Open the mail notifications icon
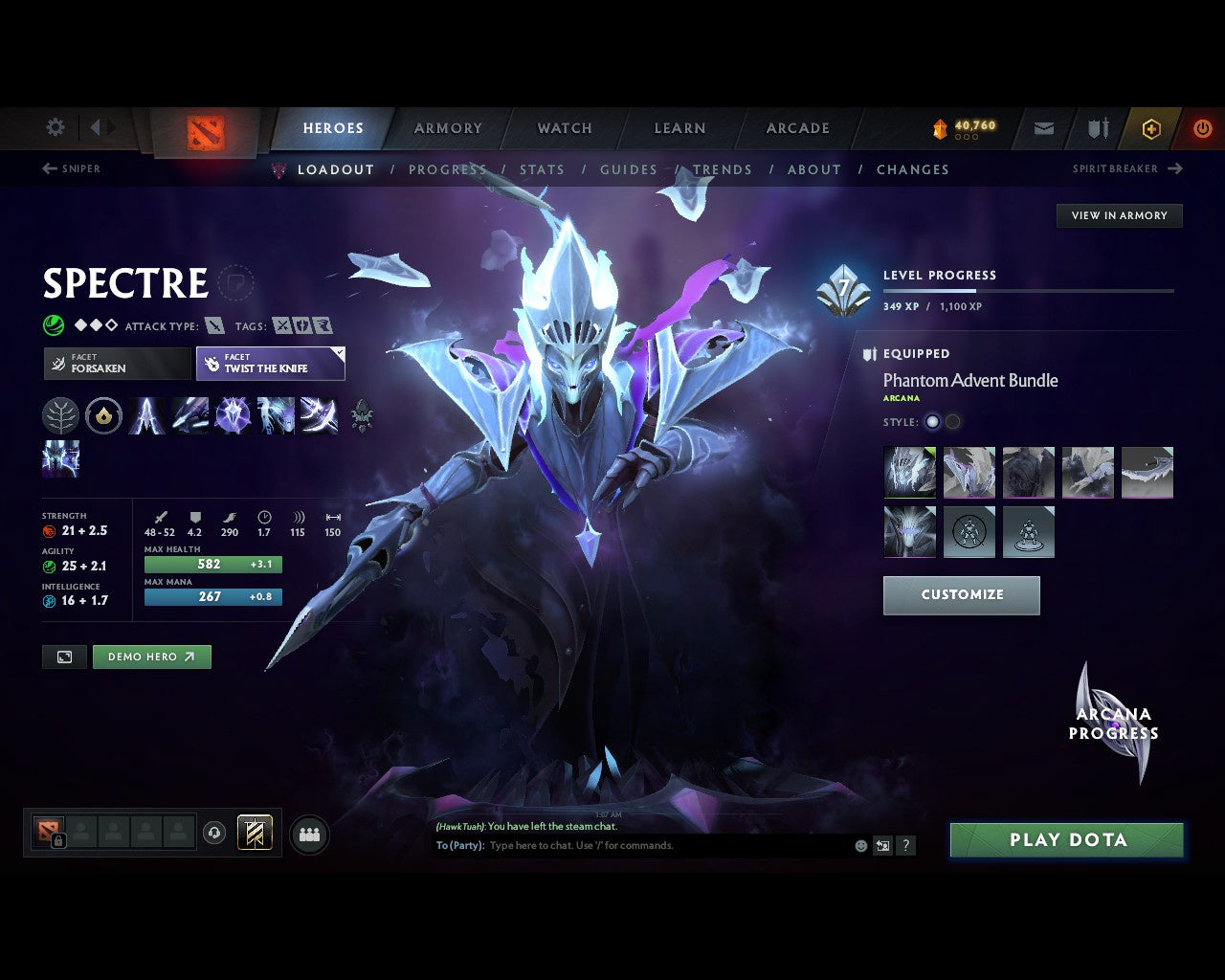Image resolution: width=1225 pixels, height=980 pixels. click(x=1042, y=128)
